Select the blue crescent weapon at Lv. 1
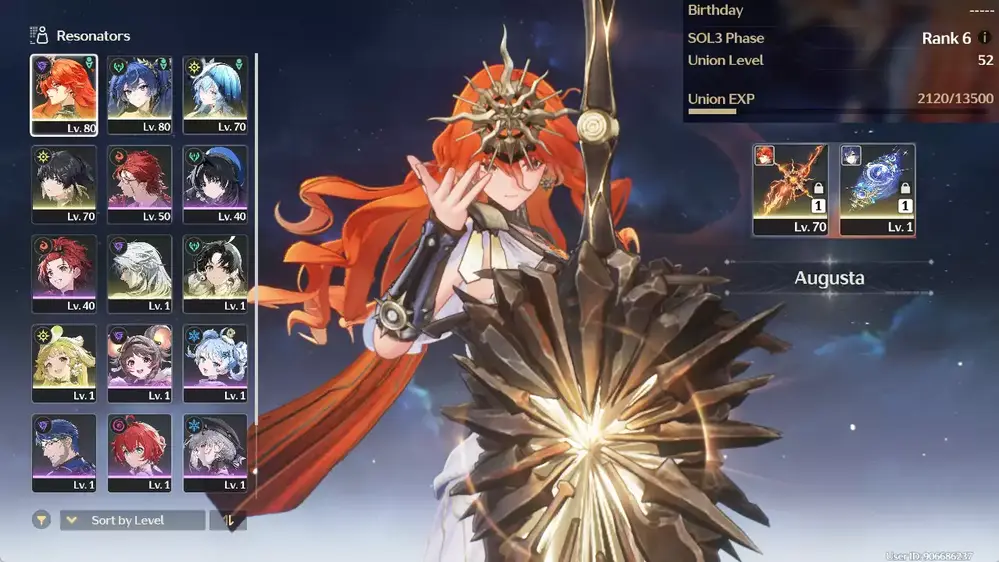The width and height of the screenshot is (999, 562). pyautogui.click(x=877, y=189)
